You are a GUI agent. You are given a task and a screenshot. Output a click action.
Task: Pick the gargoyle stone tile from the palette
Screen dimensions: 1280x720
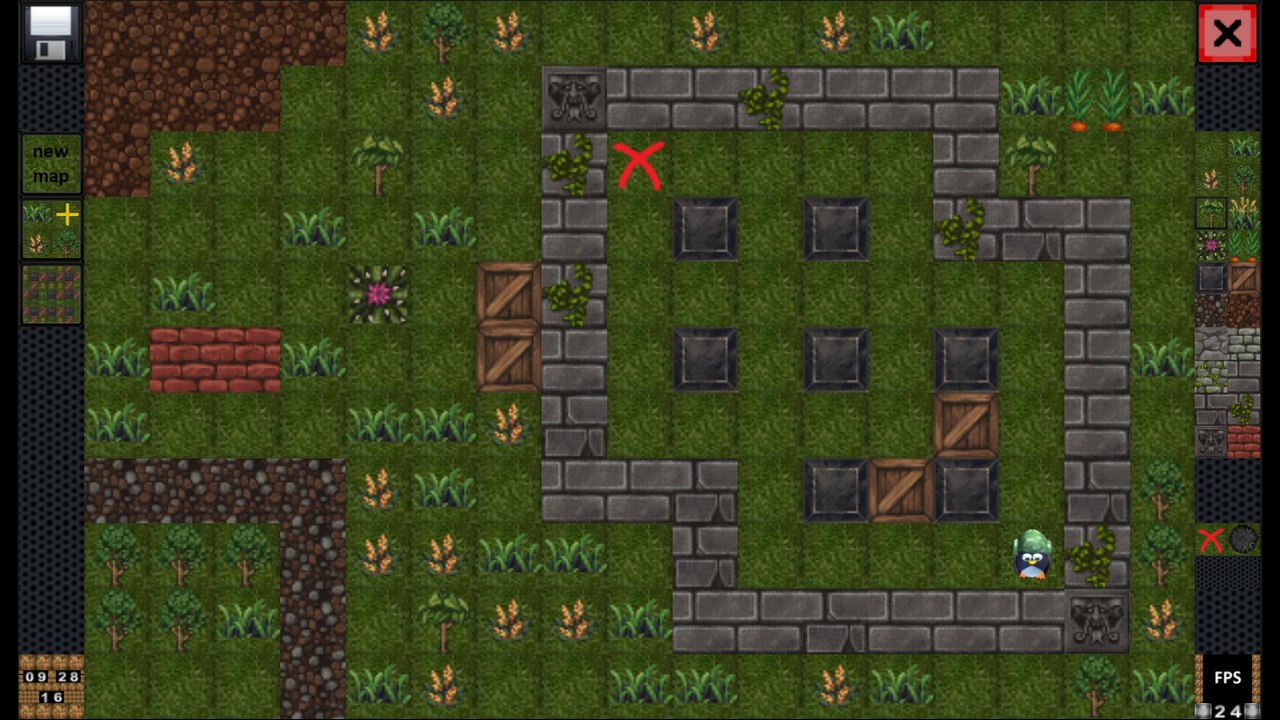(1211, 441)
